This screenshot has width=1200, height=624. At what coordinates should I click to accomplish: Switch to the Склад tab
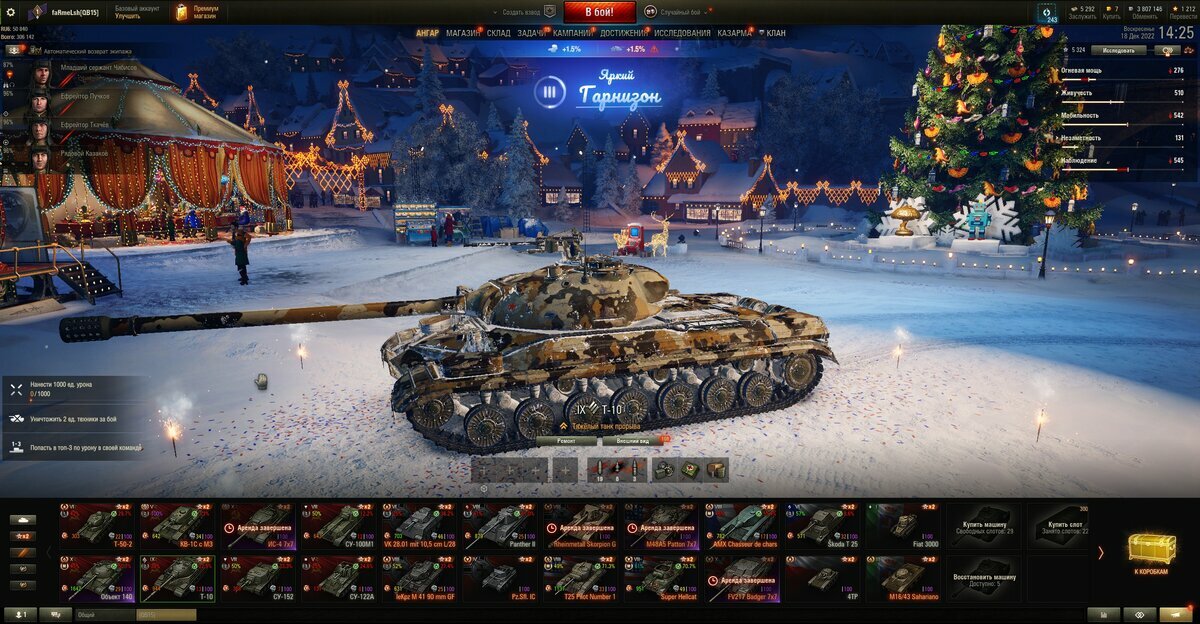coord(499,33)
